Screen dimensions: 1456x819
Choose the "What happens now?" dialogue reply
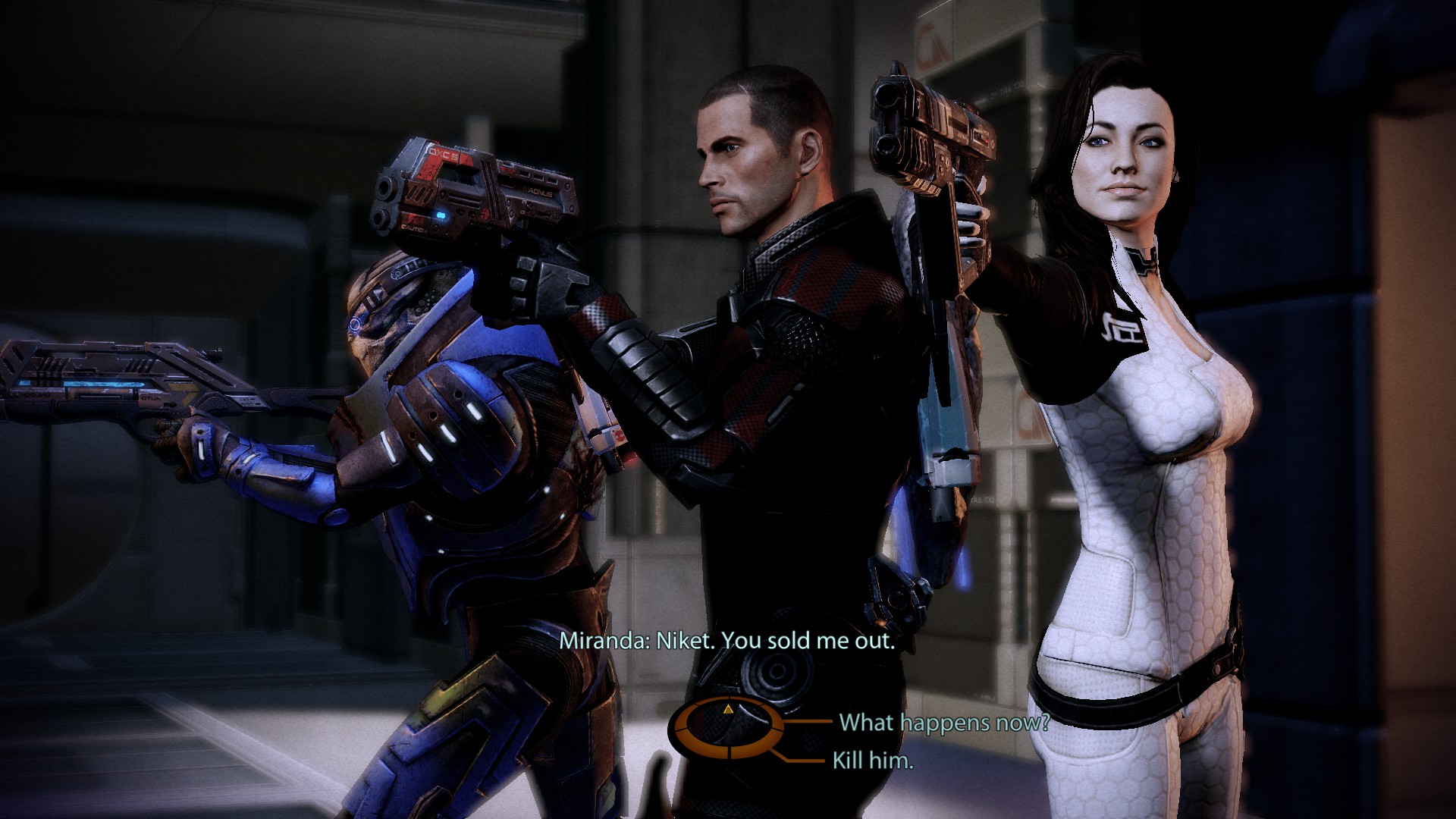(943, 722)
